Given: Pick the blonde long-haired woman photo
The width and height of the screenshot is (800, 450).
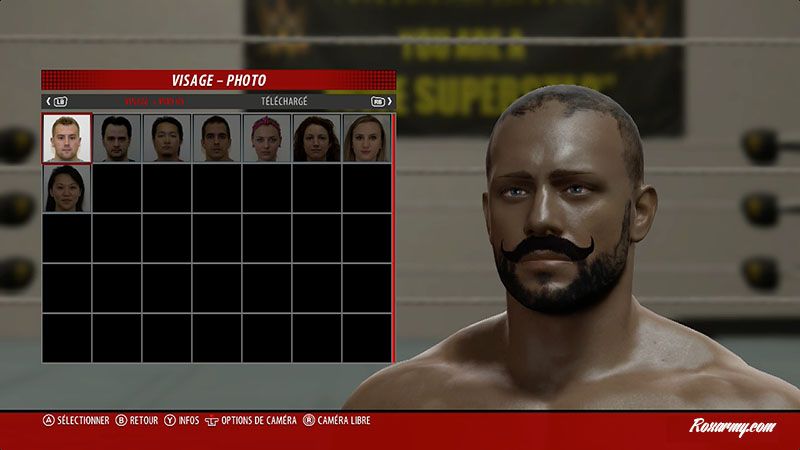Looking at the screenshot, I should [366, 138].
